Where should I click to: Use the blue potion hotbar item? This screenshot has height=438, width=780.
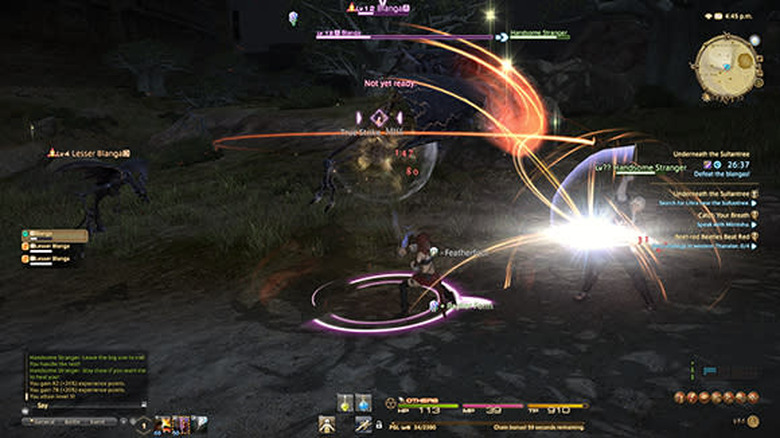click(363, 403)
